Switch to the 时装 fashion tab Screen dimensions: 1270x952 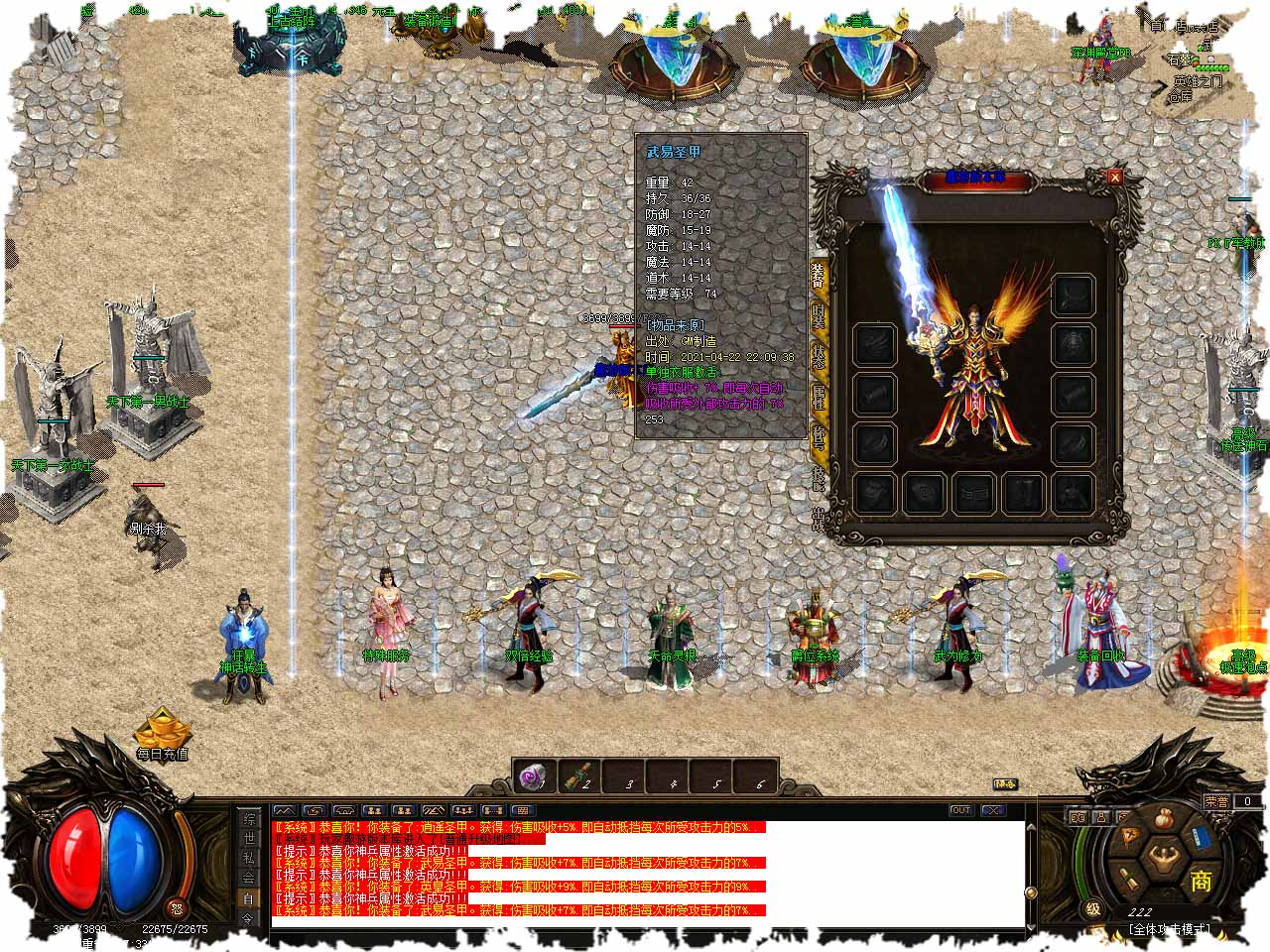pos(819,315)
